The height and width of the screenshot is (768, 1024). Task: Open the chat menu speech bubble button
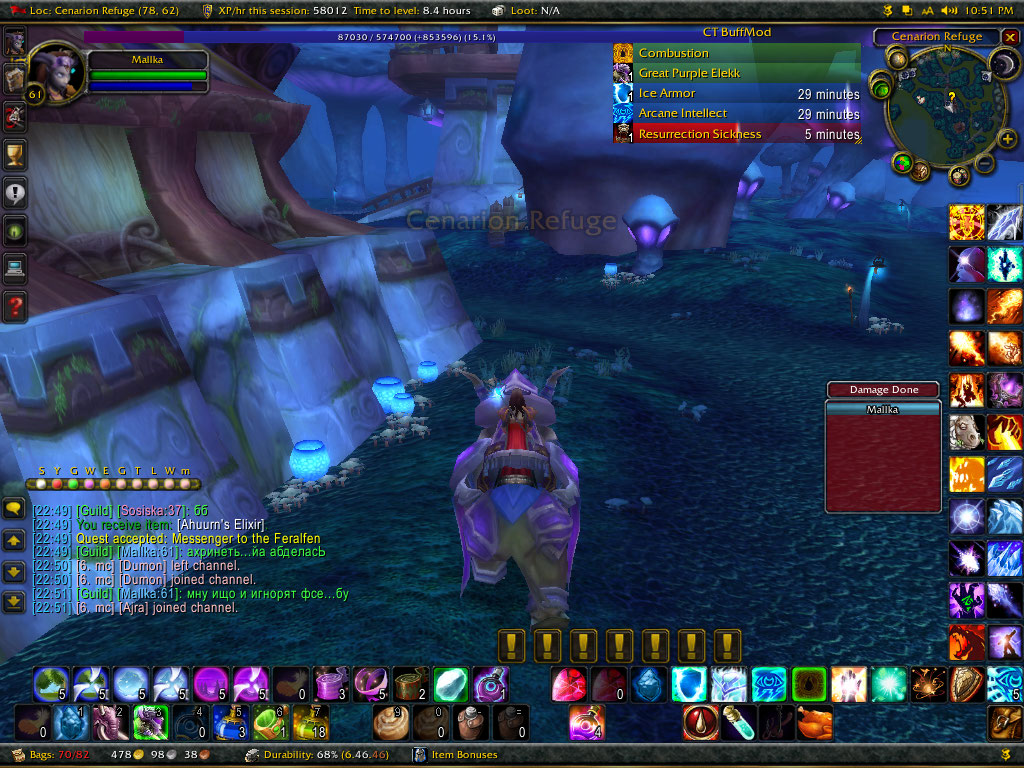[14, 509]
